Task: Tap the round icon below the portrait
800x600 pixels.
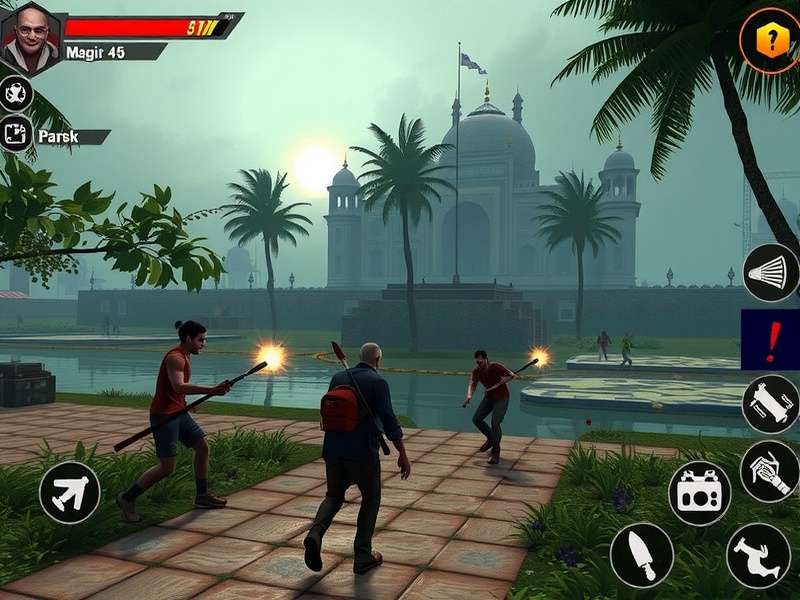Action: click(x=16, y=93)
